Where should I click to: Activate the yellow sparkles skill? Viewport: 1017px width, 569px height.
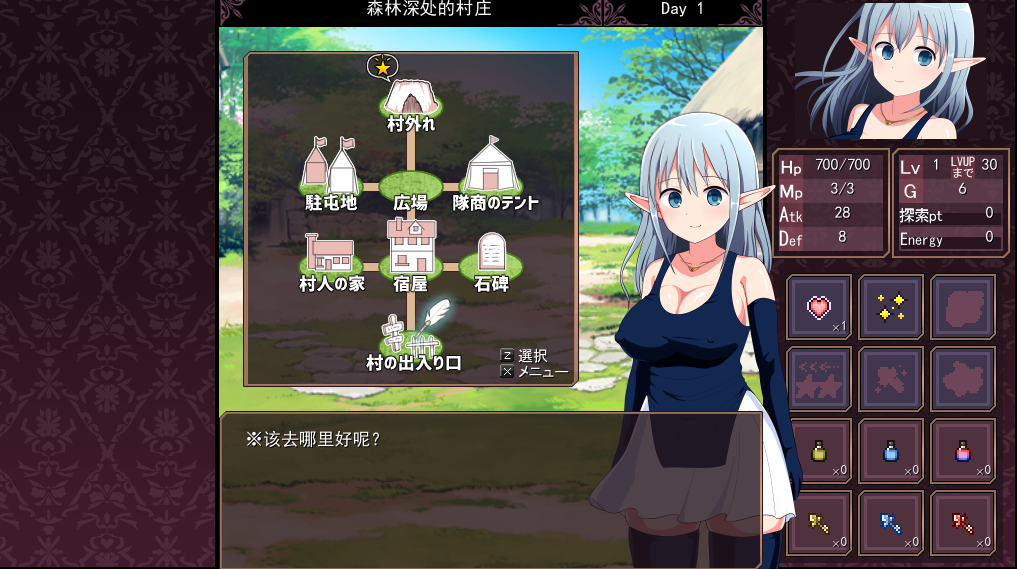click(891, 307)
